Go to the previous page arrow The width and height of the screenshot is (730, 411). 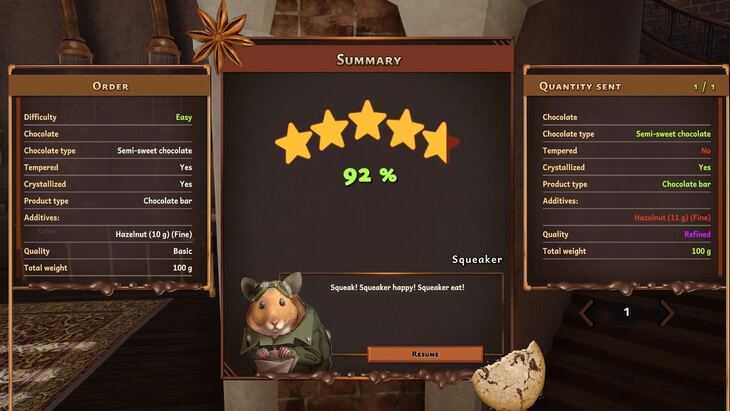pyautogui.click(x=588, y=313)
